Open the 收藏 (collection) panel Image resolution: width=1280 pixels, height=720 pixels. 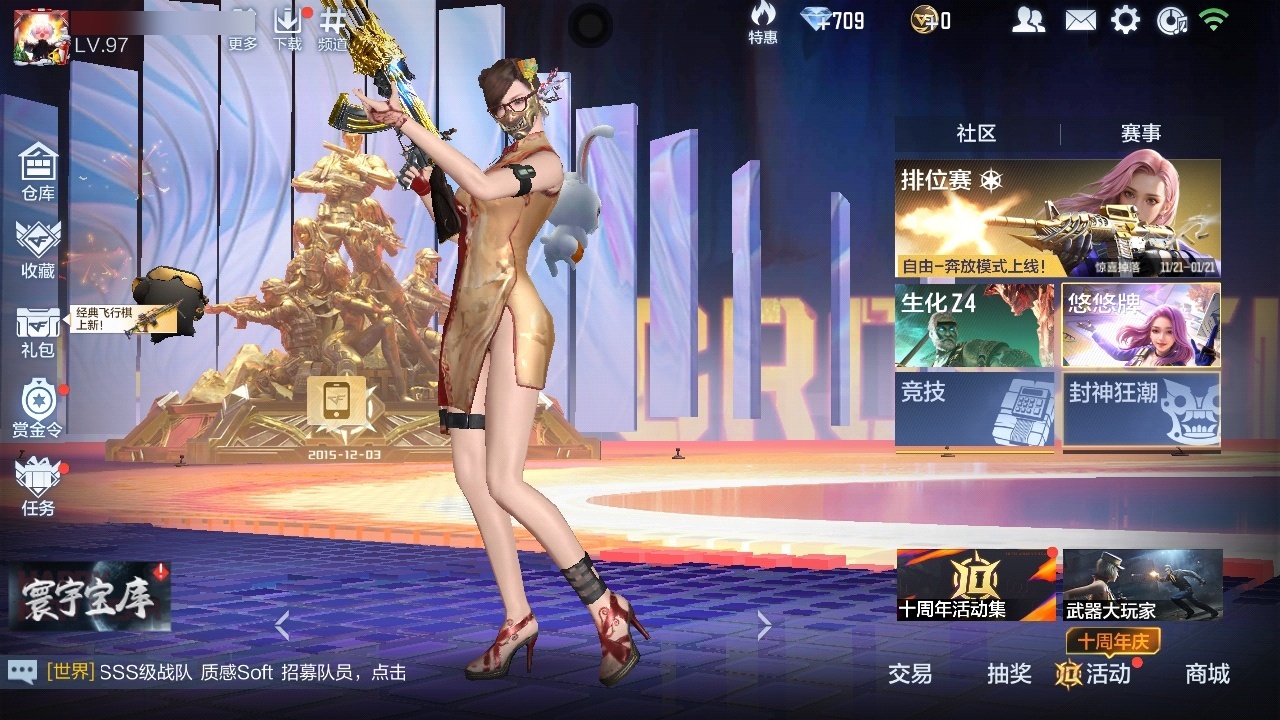(37, 250)
